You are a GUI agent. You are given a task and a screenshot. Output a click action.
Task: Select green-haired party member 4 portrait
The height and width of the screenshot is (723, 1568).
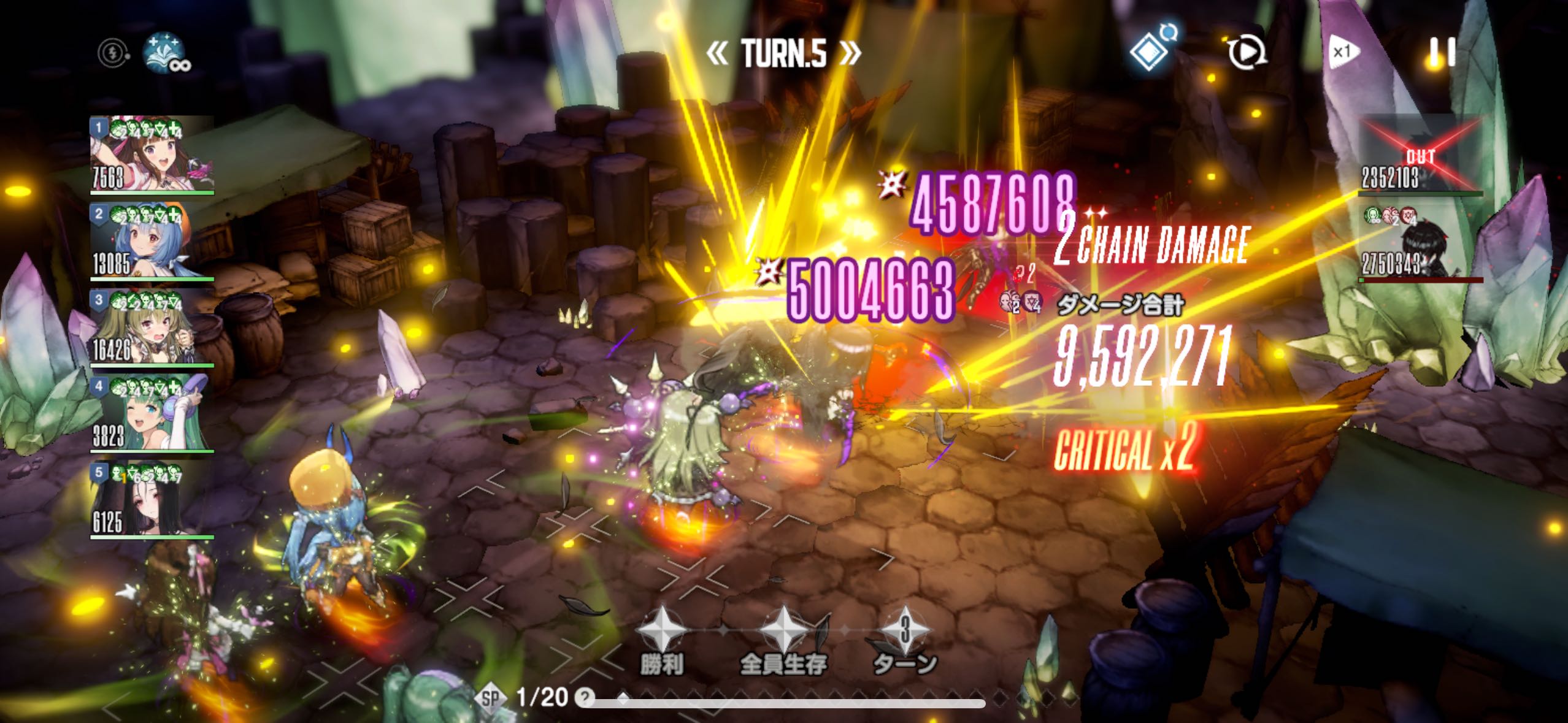point(152,414)
